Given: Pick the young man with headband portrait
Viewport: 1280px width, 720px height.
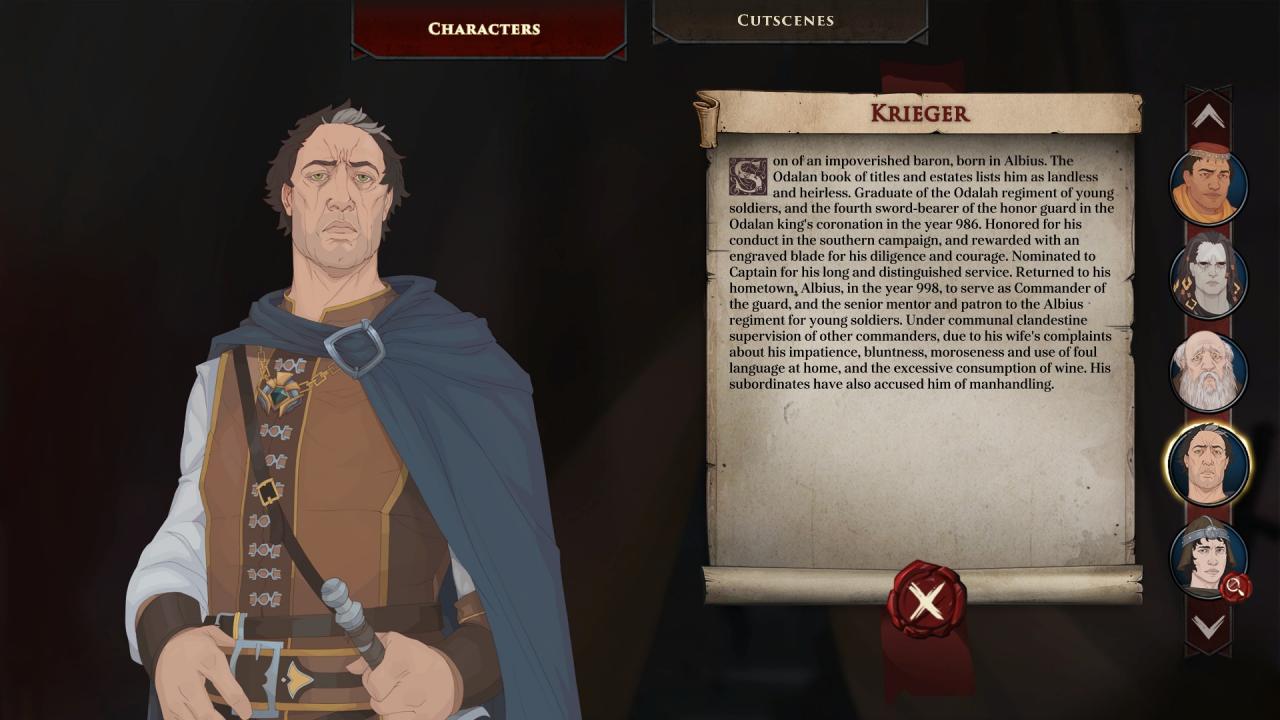Looking at the screenshot, I should [1203, 555].
